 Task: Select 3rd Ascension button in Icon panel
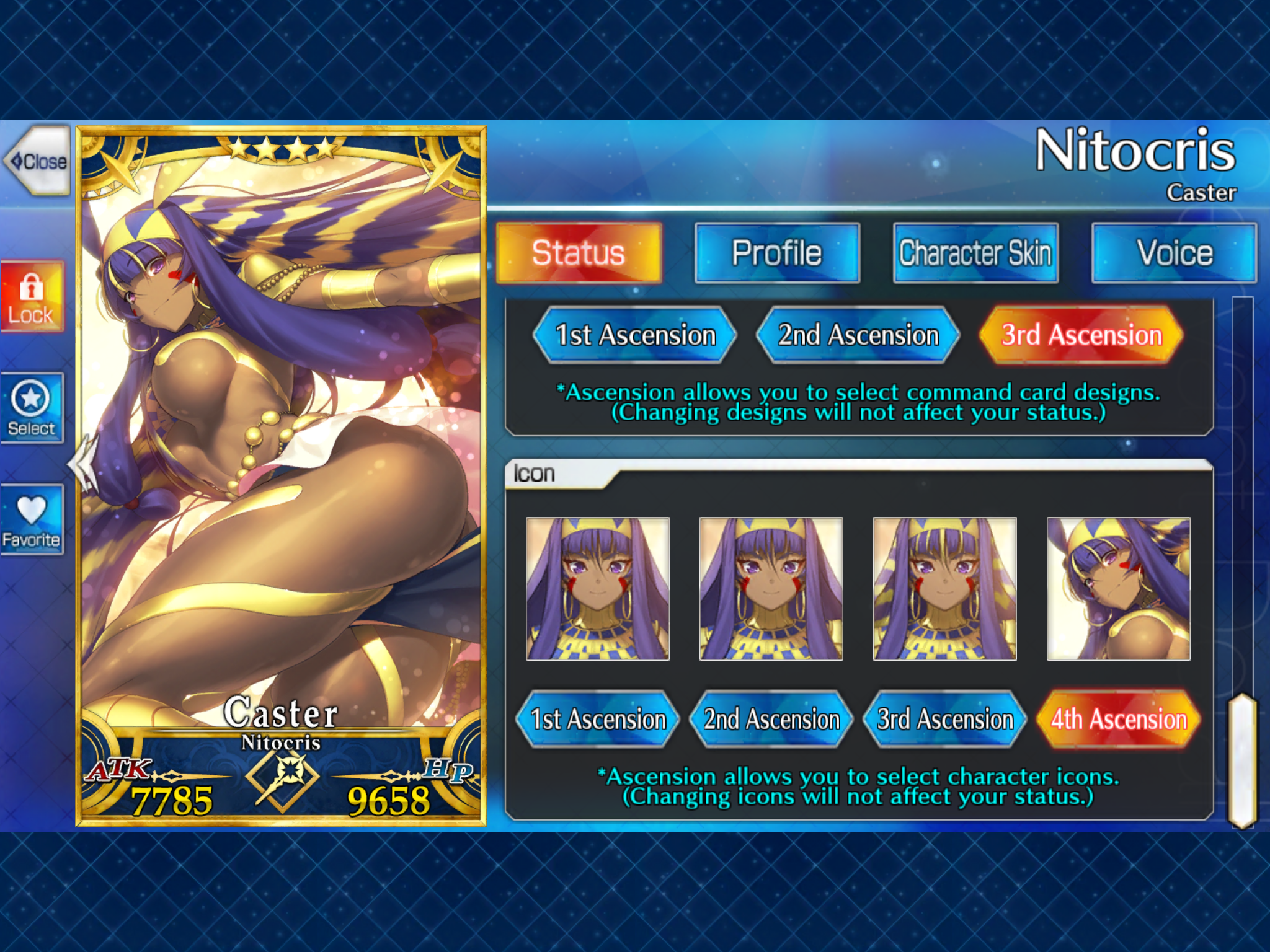pos(945,719)
